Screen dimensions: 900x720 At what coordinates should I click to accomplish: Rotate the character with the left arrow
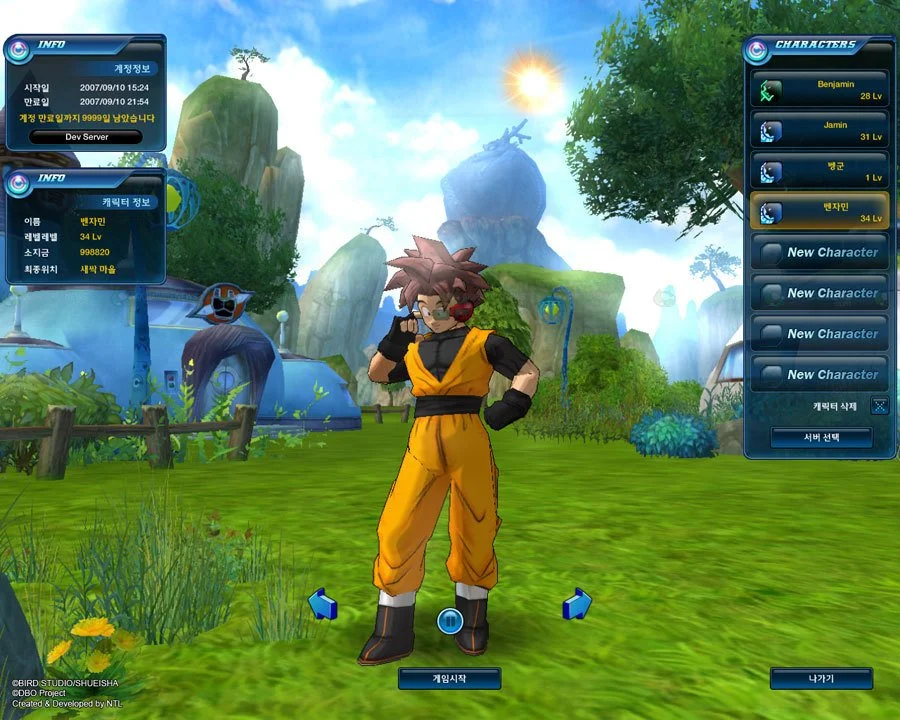tap(323, 603)
